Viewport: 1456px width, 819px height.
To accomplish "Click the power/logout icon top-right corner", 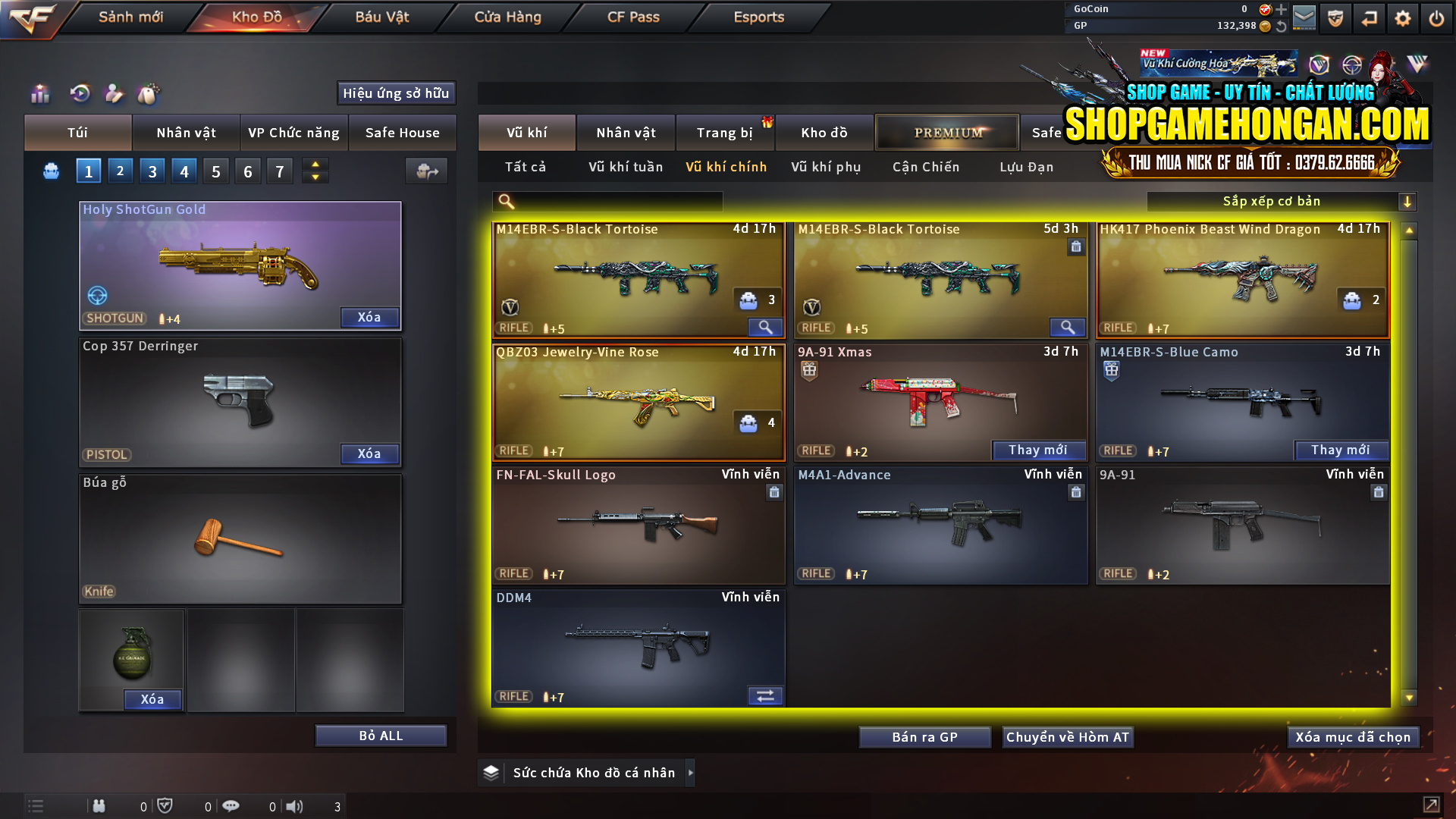I will tap(1436, 18).
